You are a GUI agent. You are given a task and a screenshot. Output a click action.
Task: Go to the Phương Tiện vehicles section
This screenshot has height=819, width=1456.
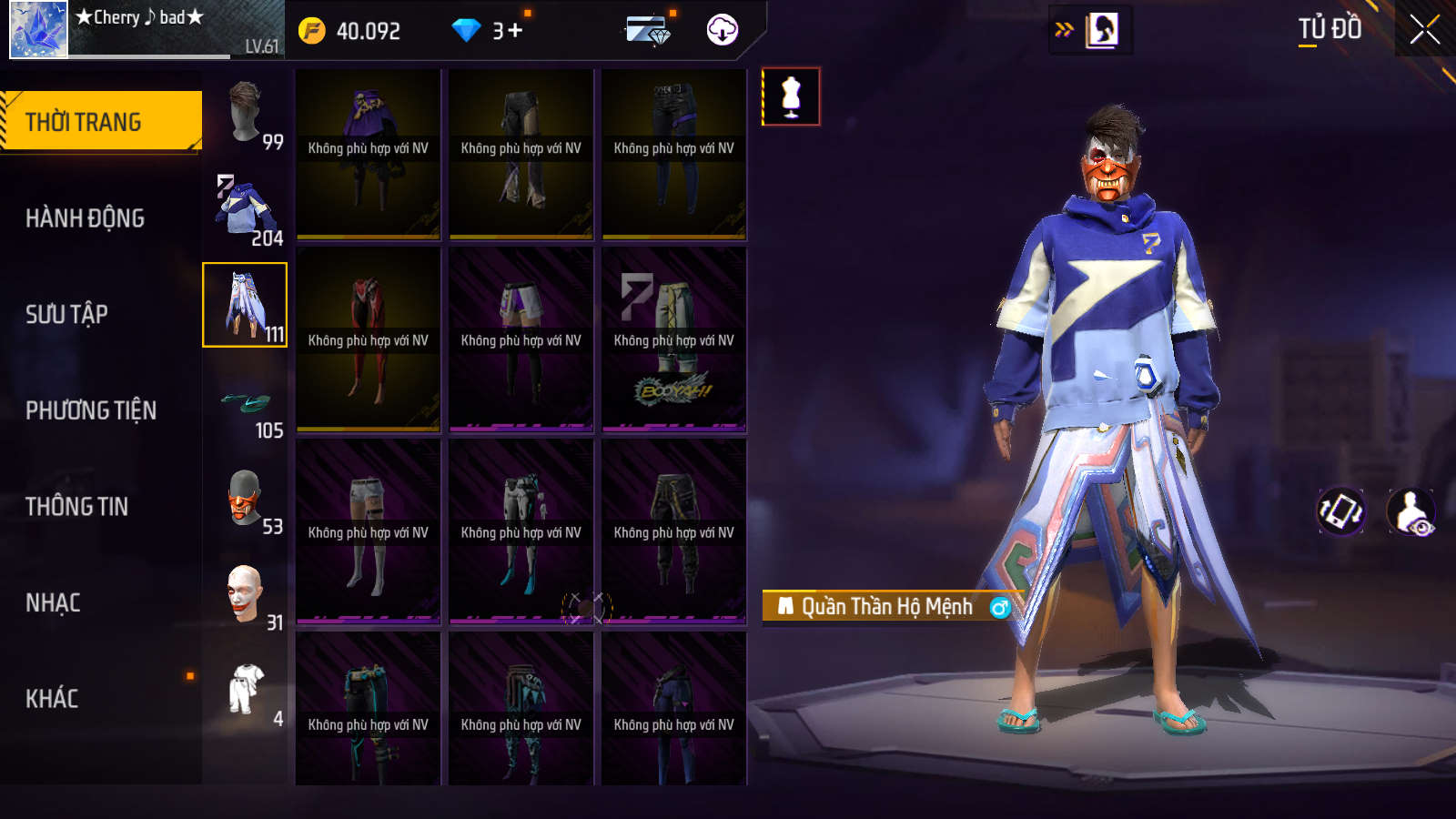(x=91, y=410)
